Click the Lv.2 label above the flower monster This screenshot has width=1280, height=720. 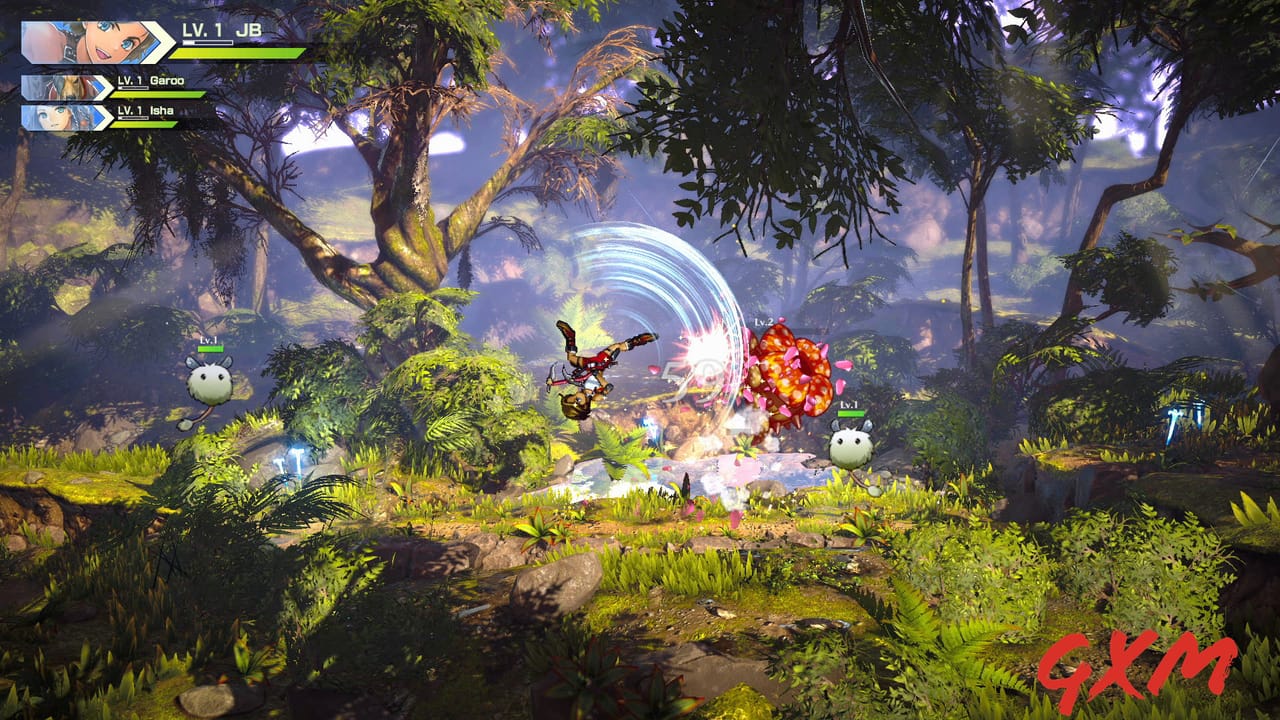click(x=764, y=323)
